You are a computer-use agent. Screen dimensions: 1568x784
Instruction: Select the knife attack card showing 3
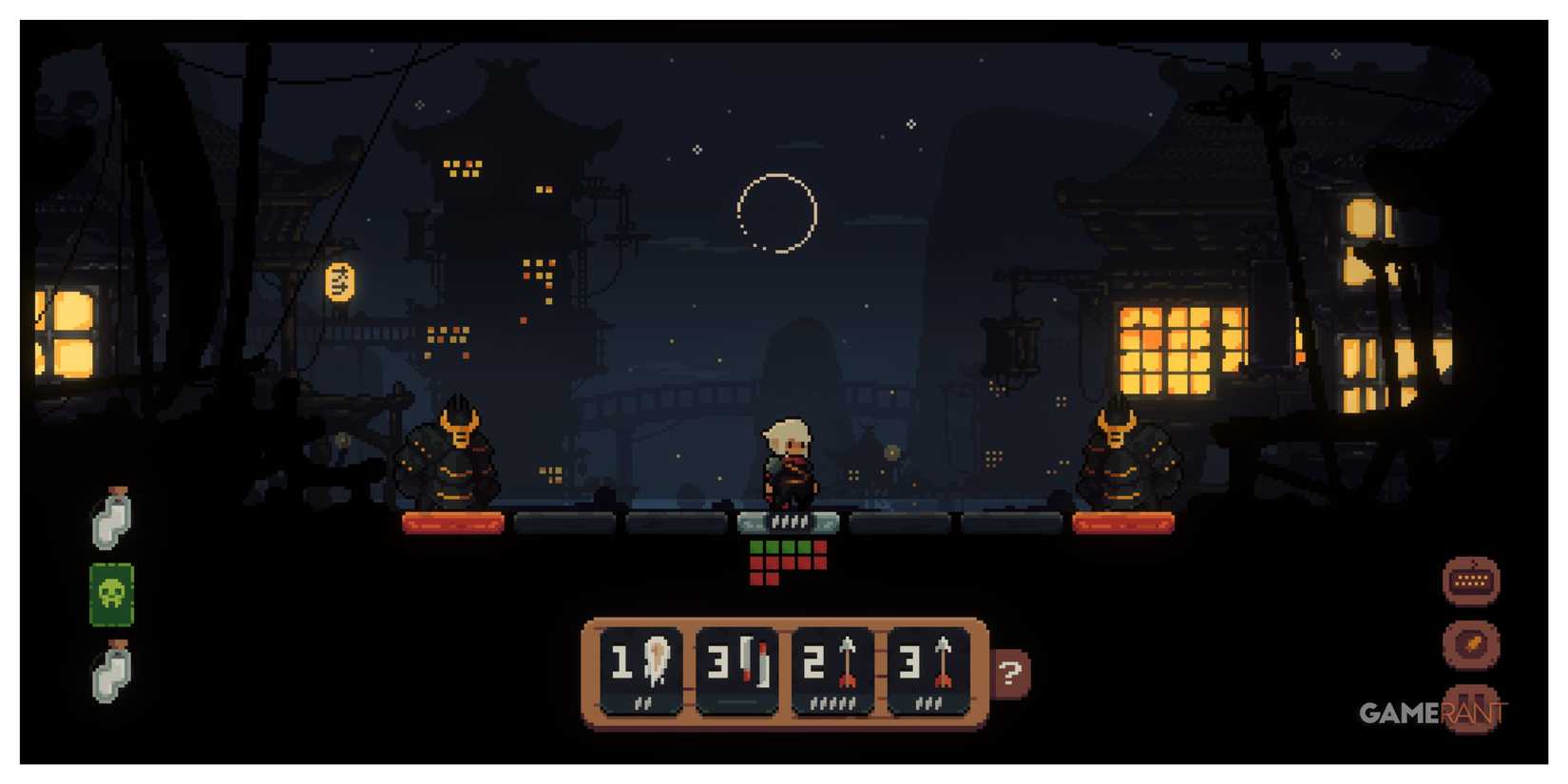(x=736, y=670)
